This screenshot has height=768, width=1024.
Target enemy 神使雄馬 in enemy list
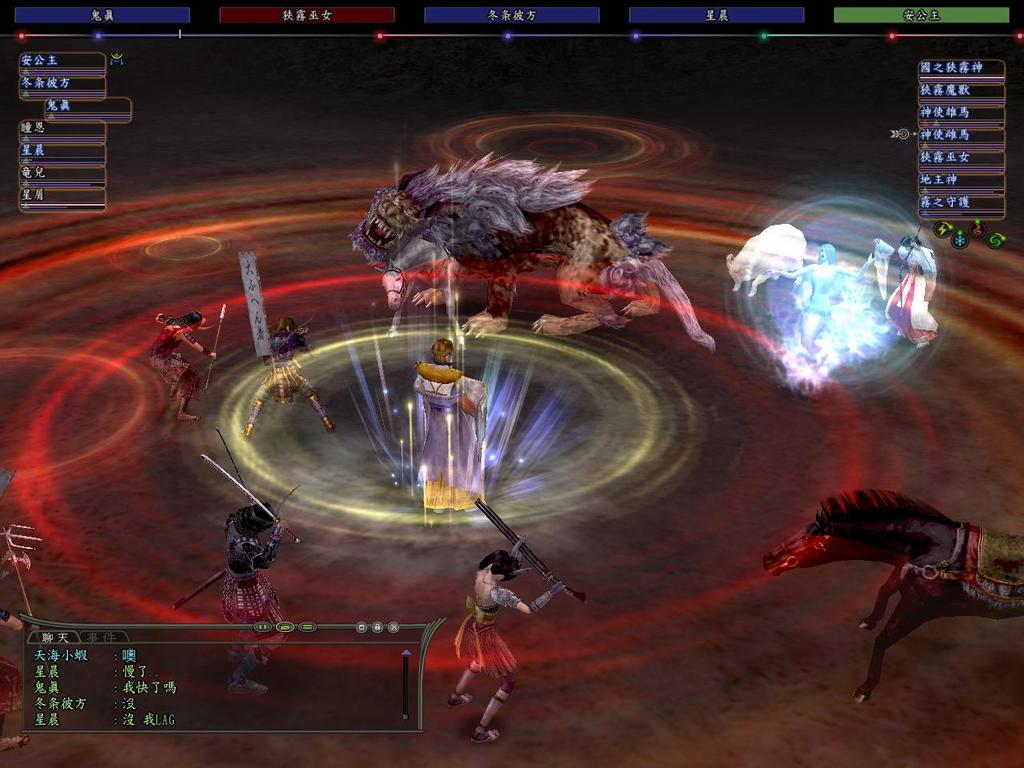[x=961, y=113]
